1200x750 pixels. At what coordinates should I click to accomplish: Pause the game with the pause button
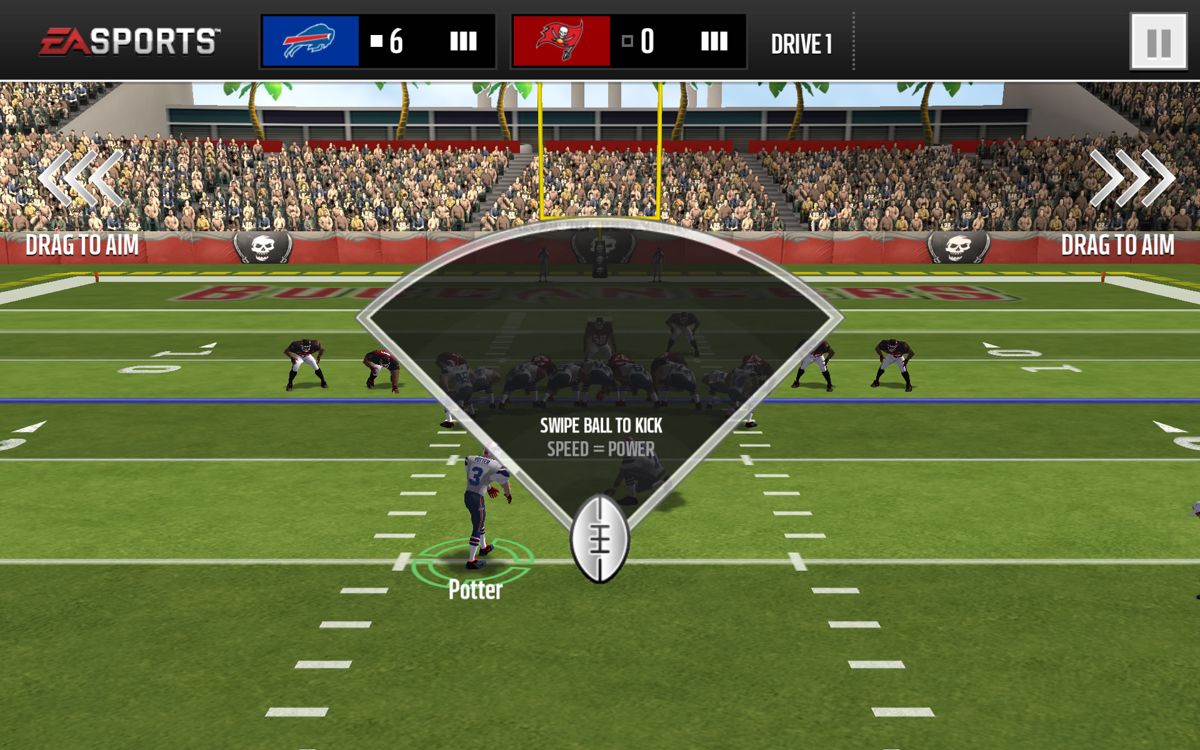1158,42
